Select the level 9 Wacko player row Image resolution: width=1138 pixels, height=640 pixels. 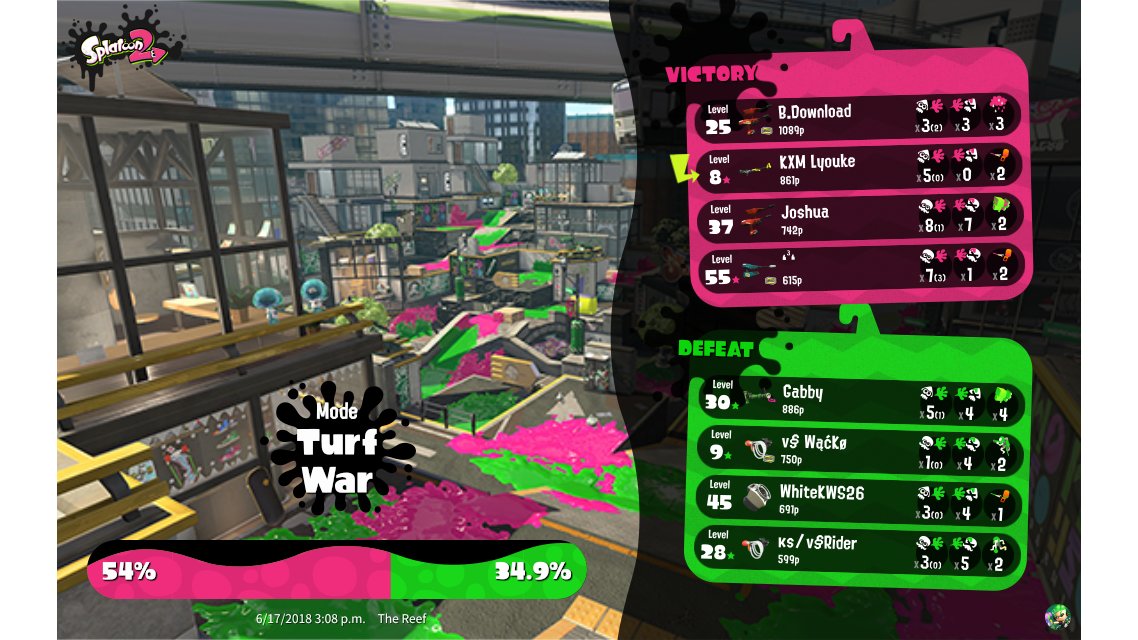(x=860, y=449)
